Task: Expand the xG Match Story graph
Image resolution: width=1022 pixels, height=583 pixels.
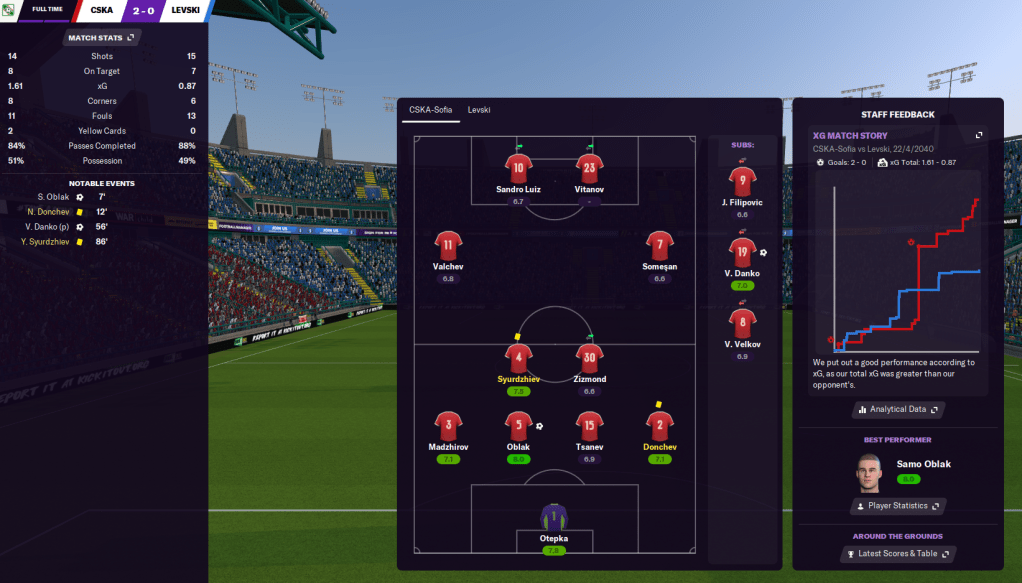Action: point(979,135)
